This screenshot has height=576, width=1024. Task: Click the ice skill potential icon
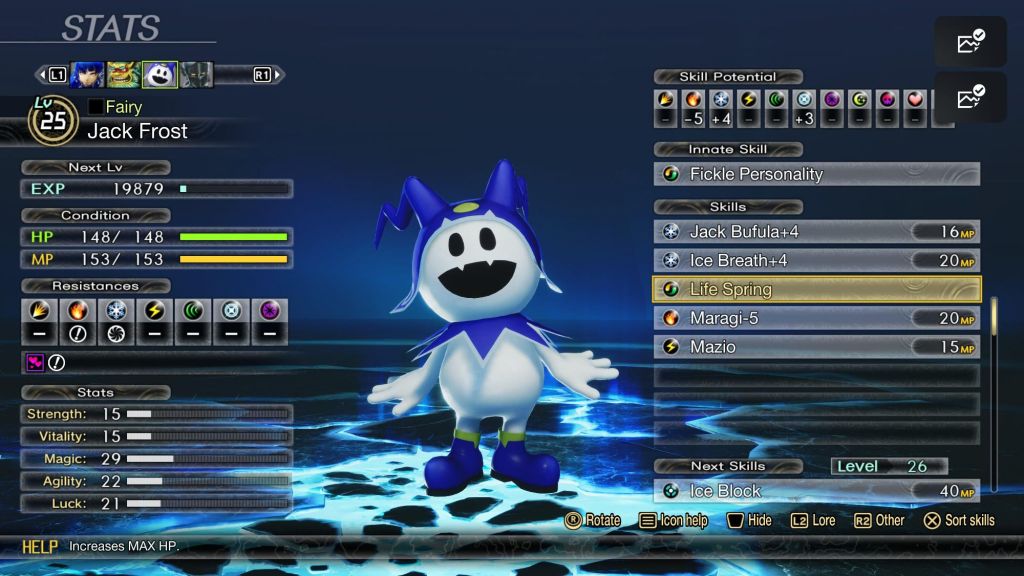[x=721, y=100]
